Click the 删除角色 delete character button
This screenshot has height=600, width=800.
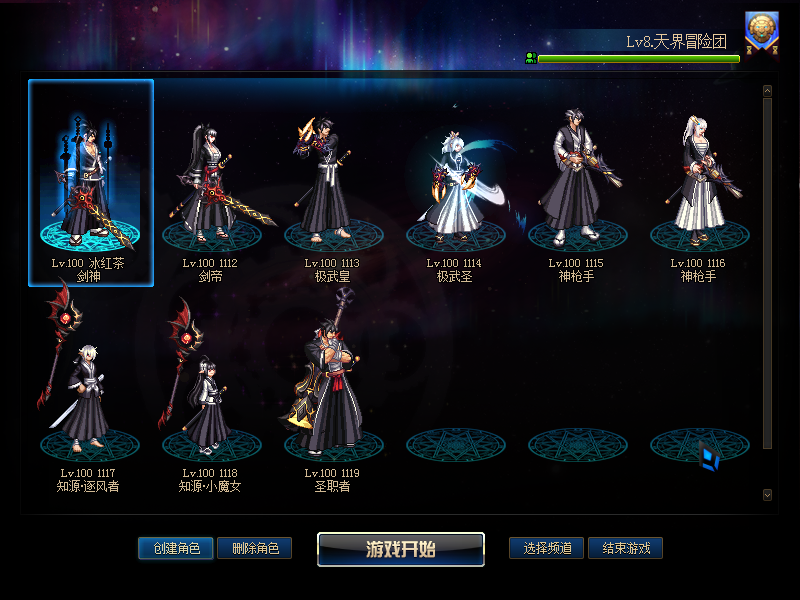coord(254,548)
